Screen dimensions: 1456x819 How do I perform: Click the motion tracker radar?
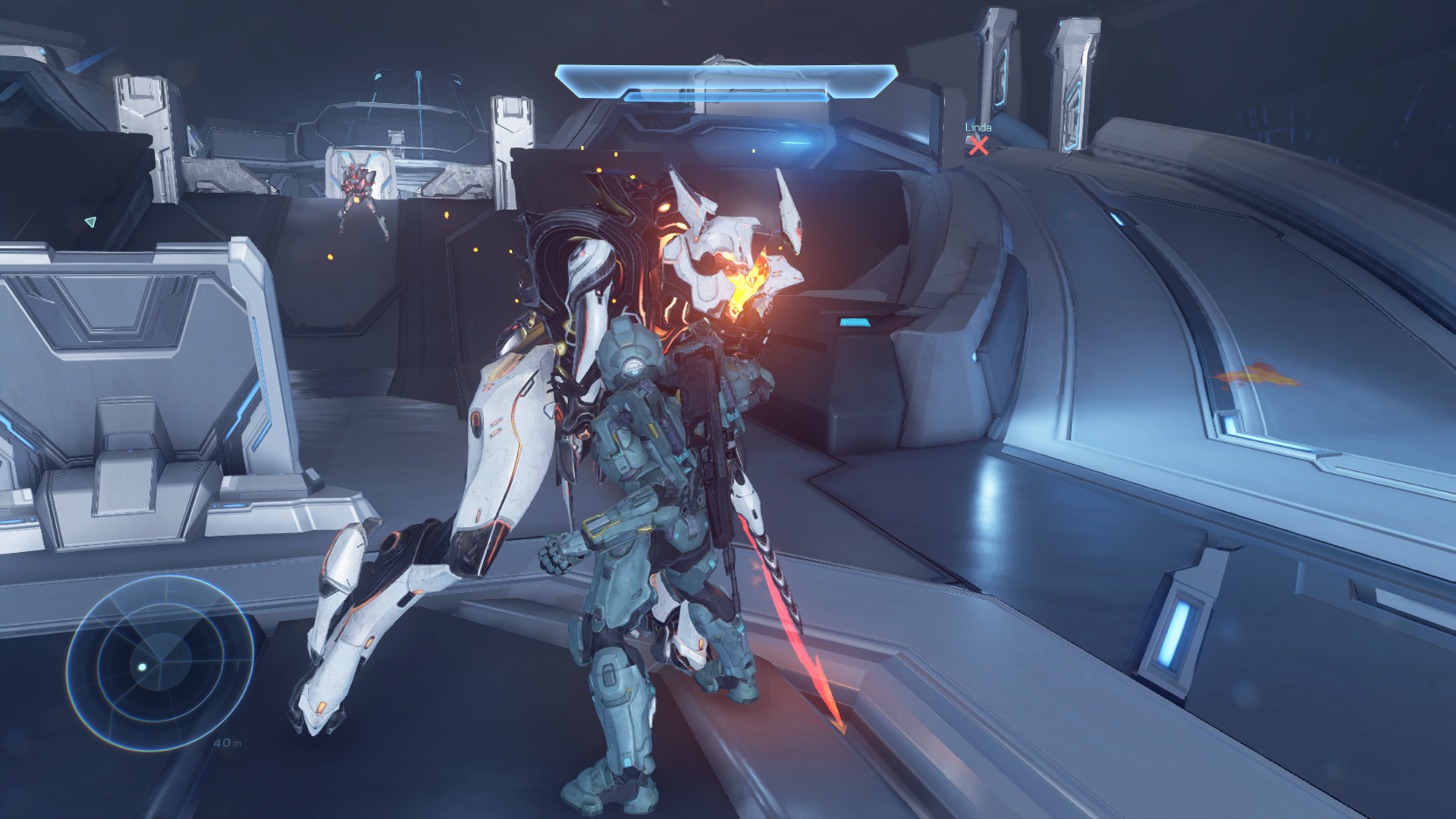(160, 663)
